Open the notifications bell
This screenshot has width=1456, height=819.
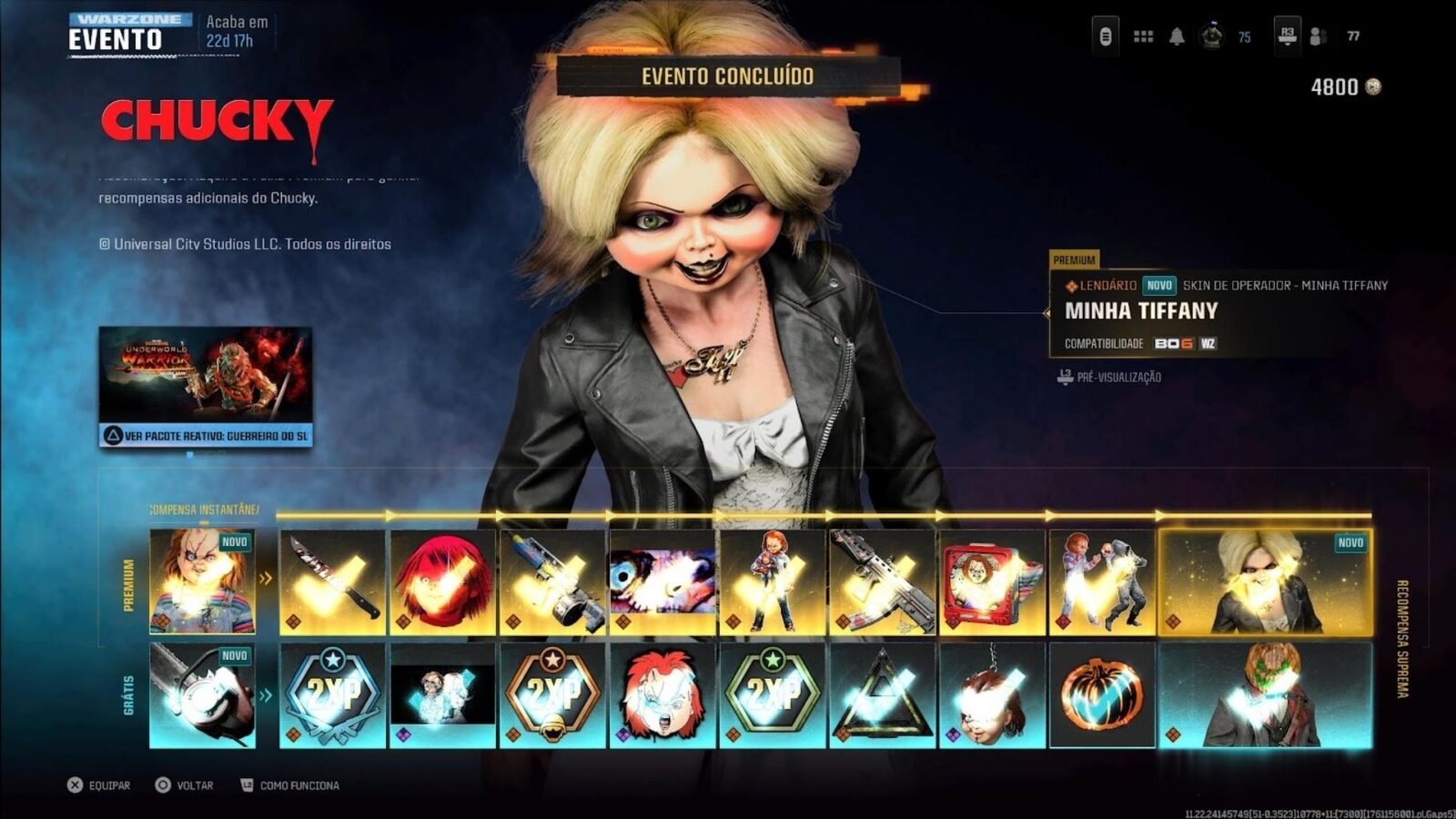coord(1177,36)
